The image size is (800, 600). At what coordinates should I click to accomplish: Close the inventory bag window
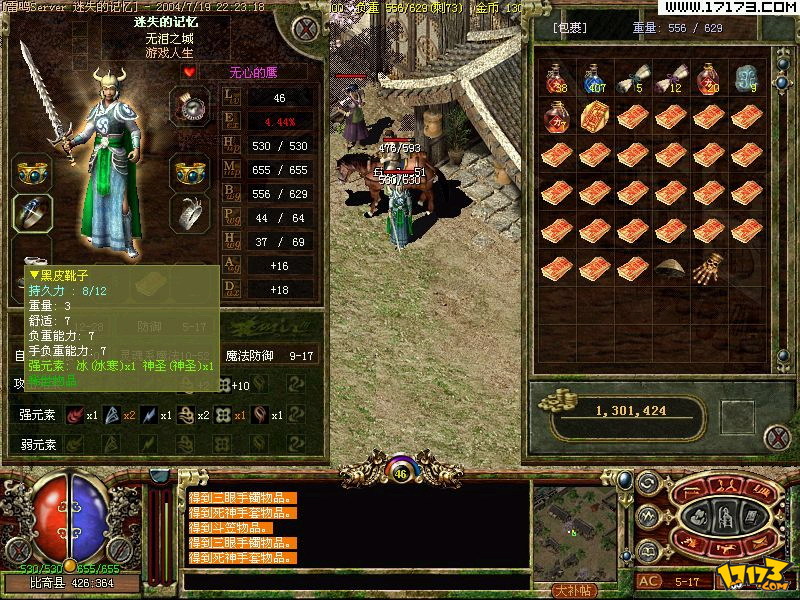tap(776, 437)
